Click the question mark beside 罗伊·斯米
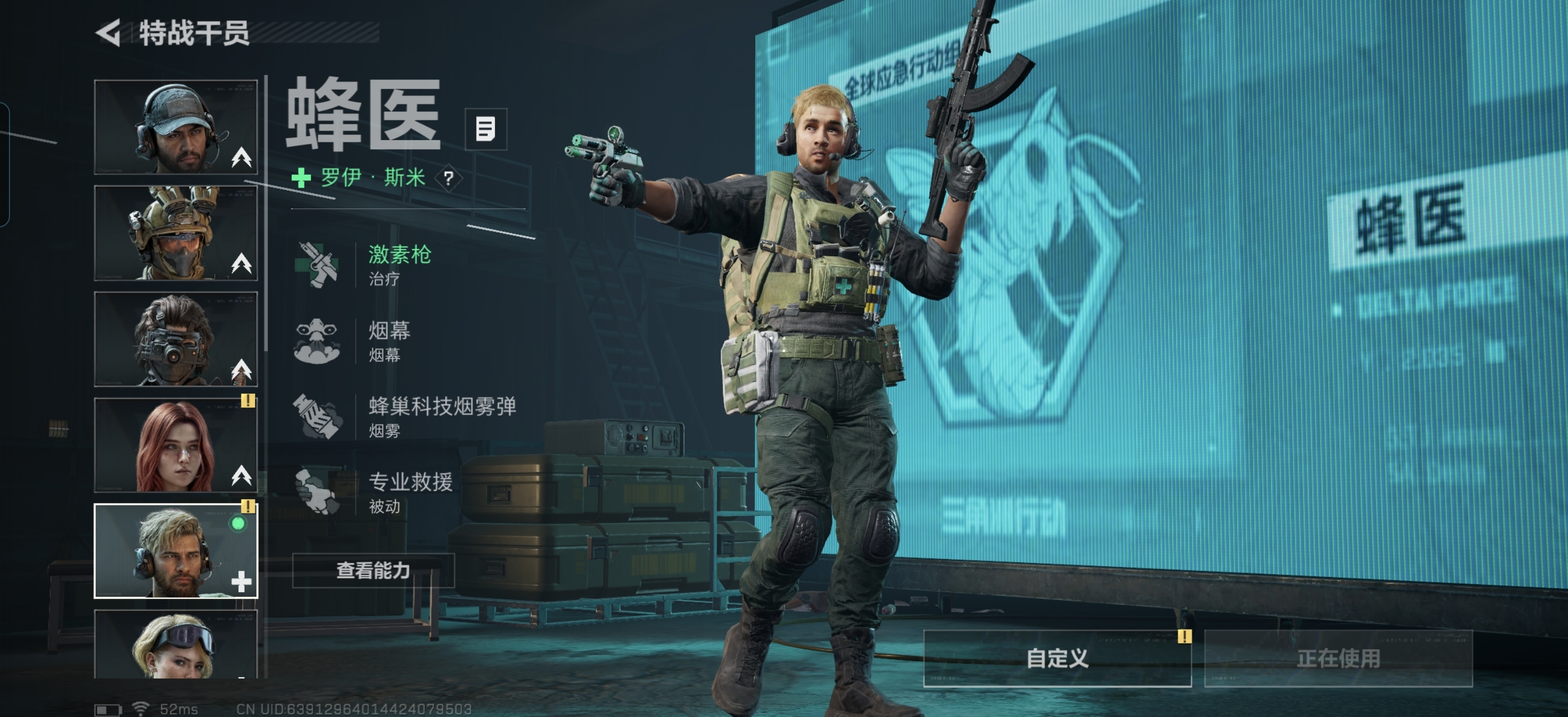This screenshot has width=1568, height=717. pyautogui.click(x=449, y=178)
